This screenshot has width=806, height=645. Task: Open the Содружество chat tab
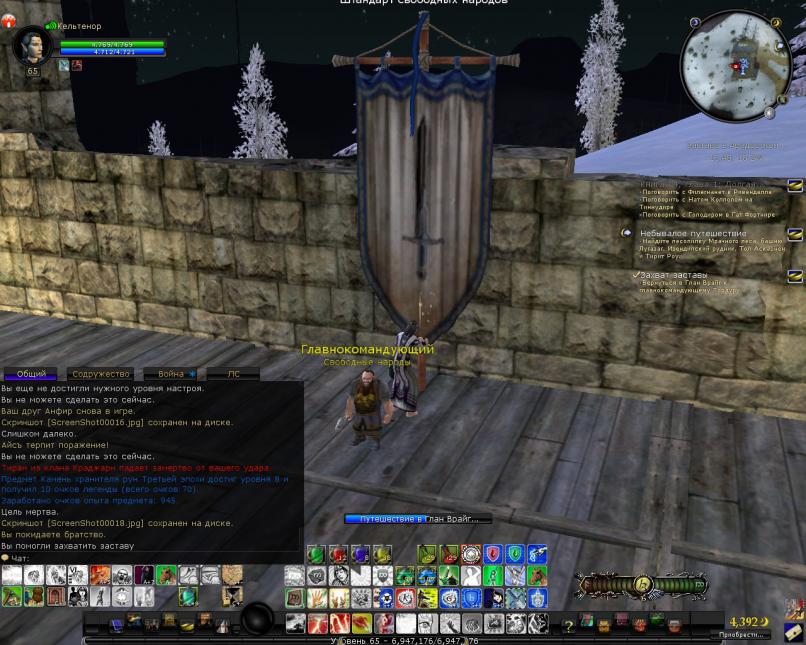click(x=101, y=374)
